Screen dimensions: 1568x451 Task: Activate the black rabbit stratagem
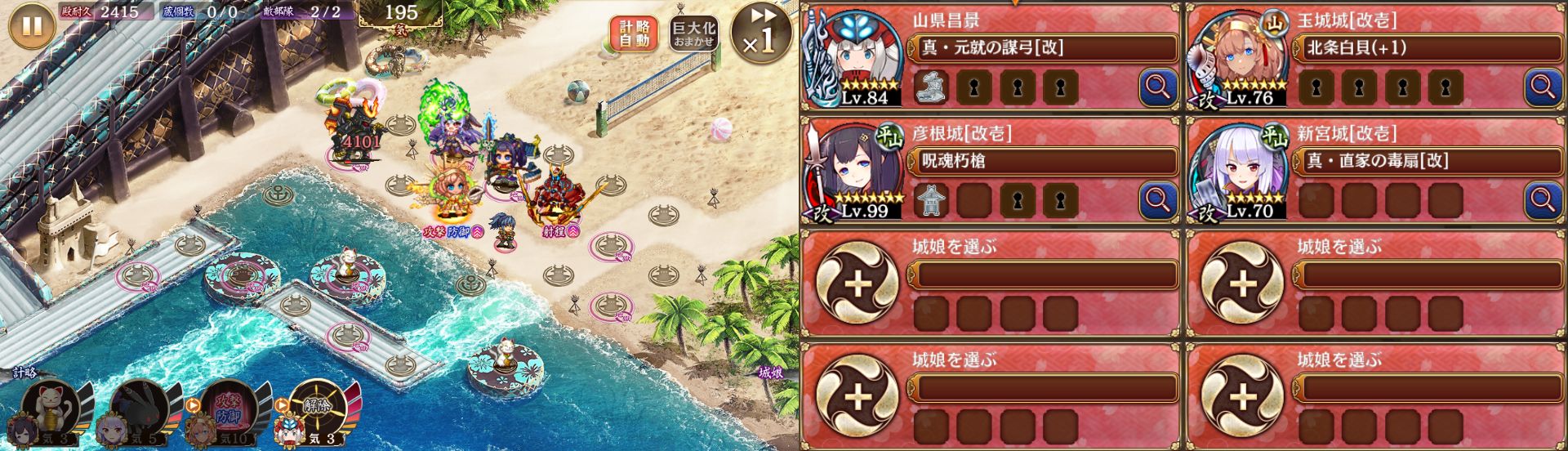(x=139, y=406)
